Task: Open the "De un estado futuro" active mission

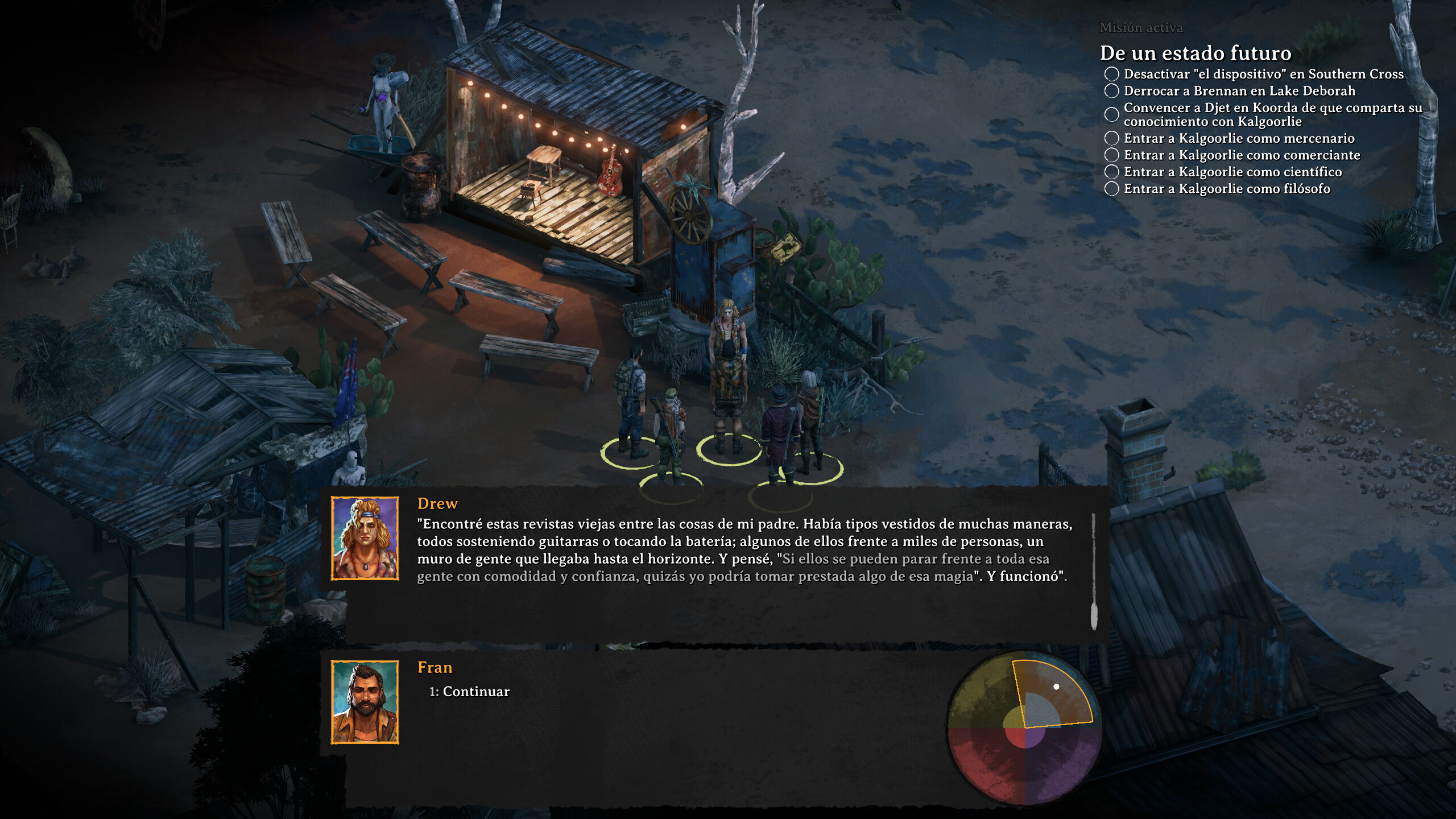Action: click(1195, 53)
